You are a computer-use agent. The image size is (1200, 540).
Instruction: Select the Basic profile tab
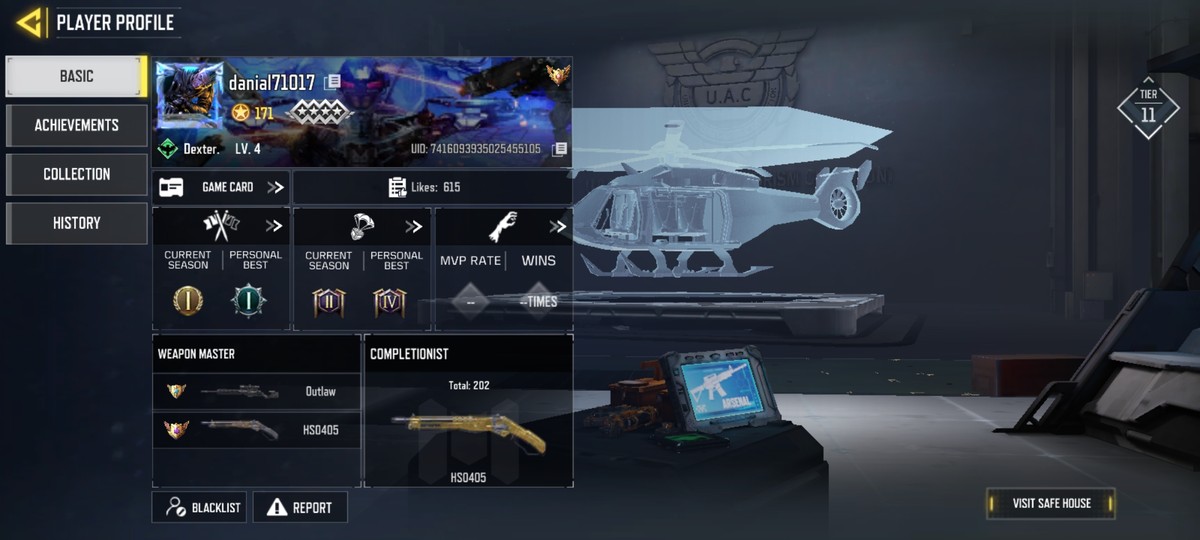[x=76, y=76]
